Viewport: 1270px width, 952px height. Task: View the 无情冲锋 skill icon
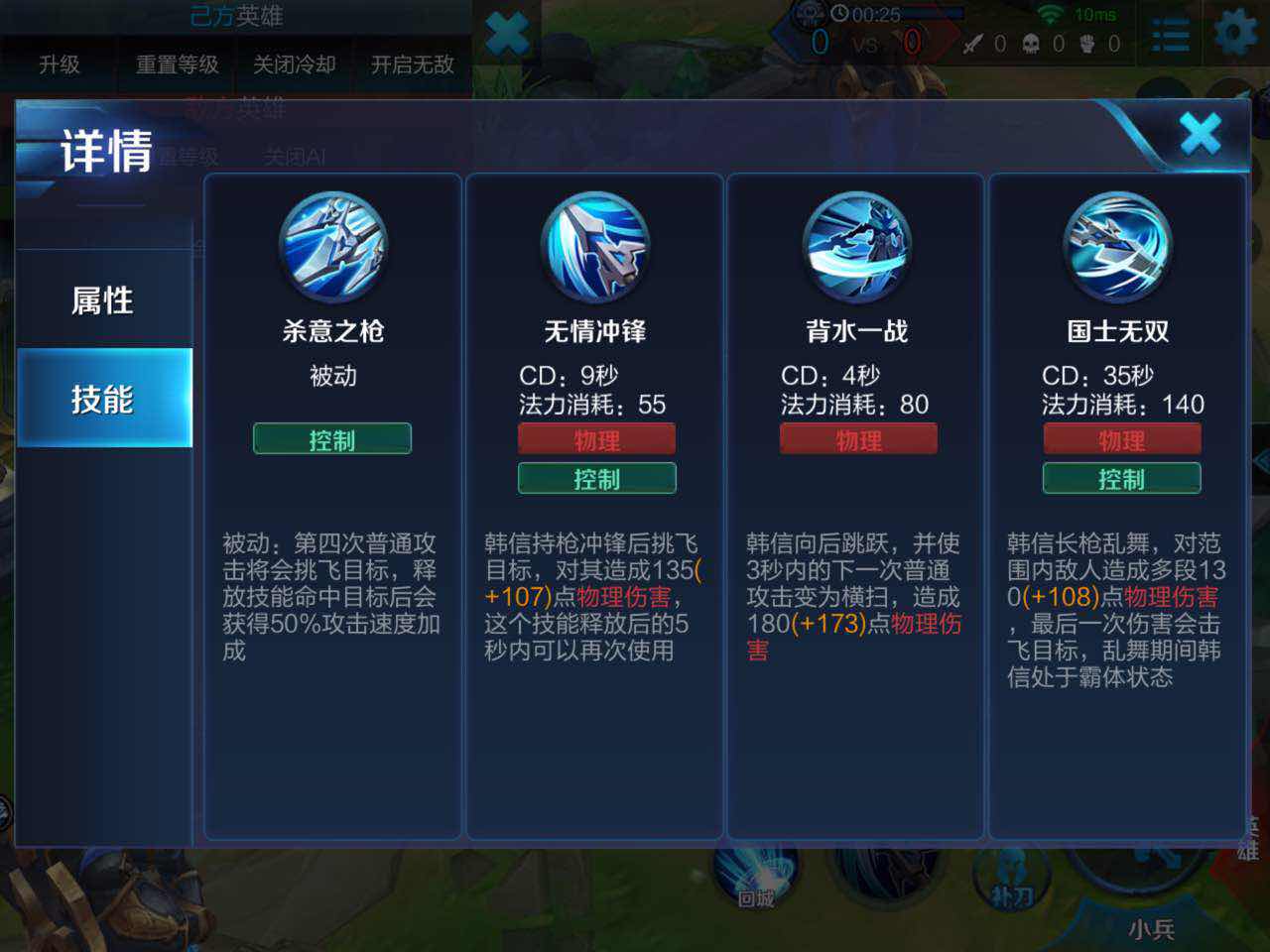(x=594, y=246)
